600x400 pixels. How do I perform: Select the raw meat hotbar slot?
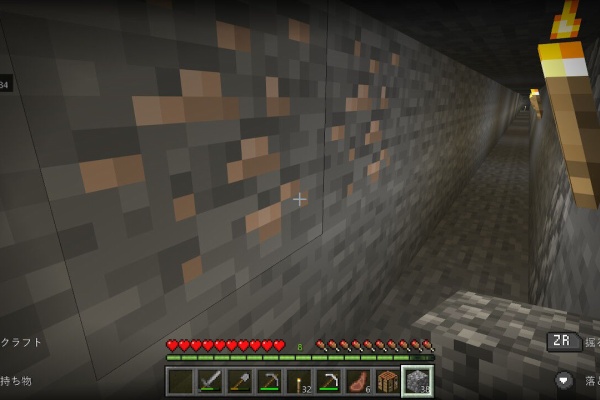tap(357, 381)
